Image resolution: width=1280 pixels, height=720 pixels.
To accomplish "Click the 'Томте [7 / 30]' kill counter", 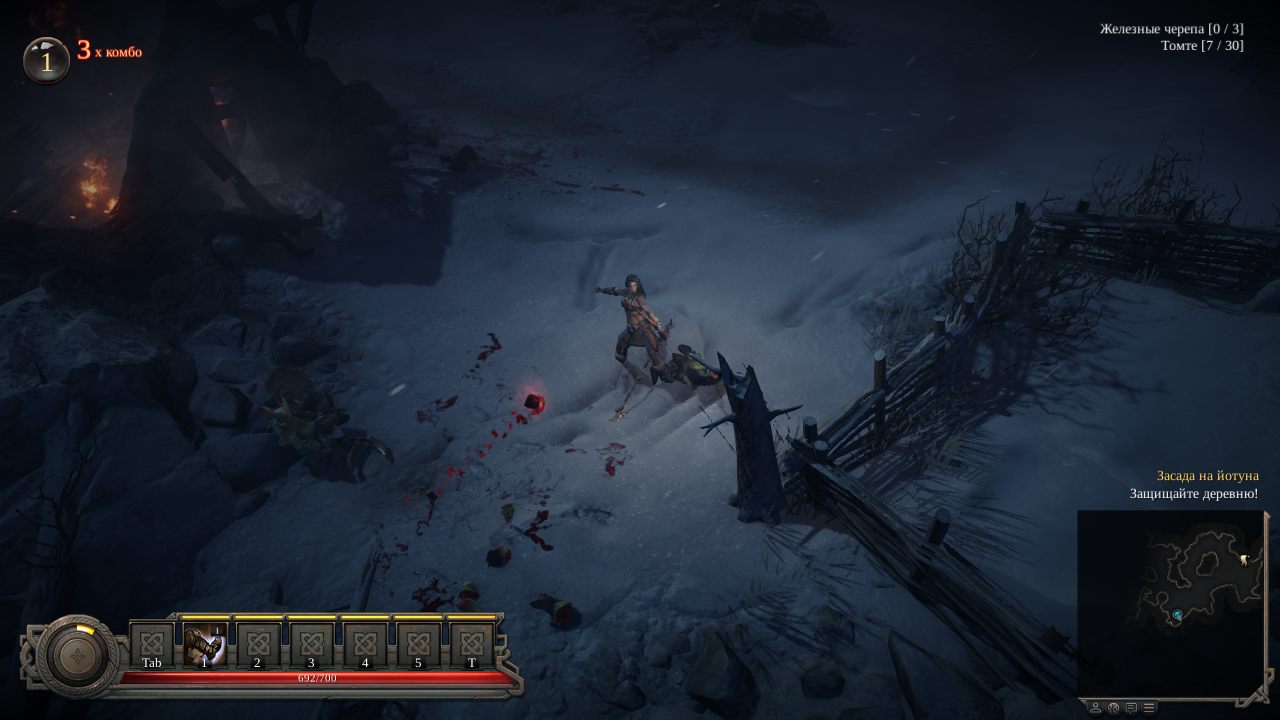I will coord(1200,45).
